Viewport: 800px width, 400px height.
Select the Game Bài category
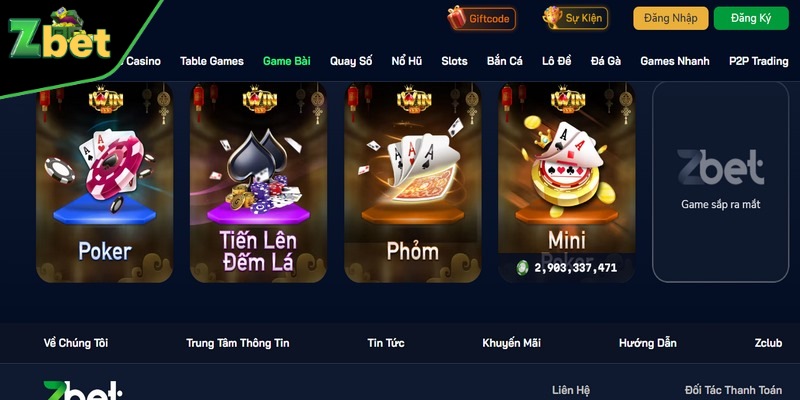[287, 61]
